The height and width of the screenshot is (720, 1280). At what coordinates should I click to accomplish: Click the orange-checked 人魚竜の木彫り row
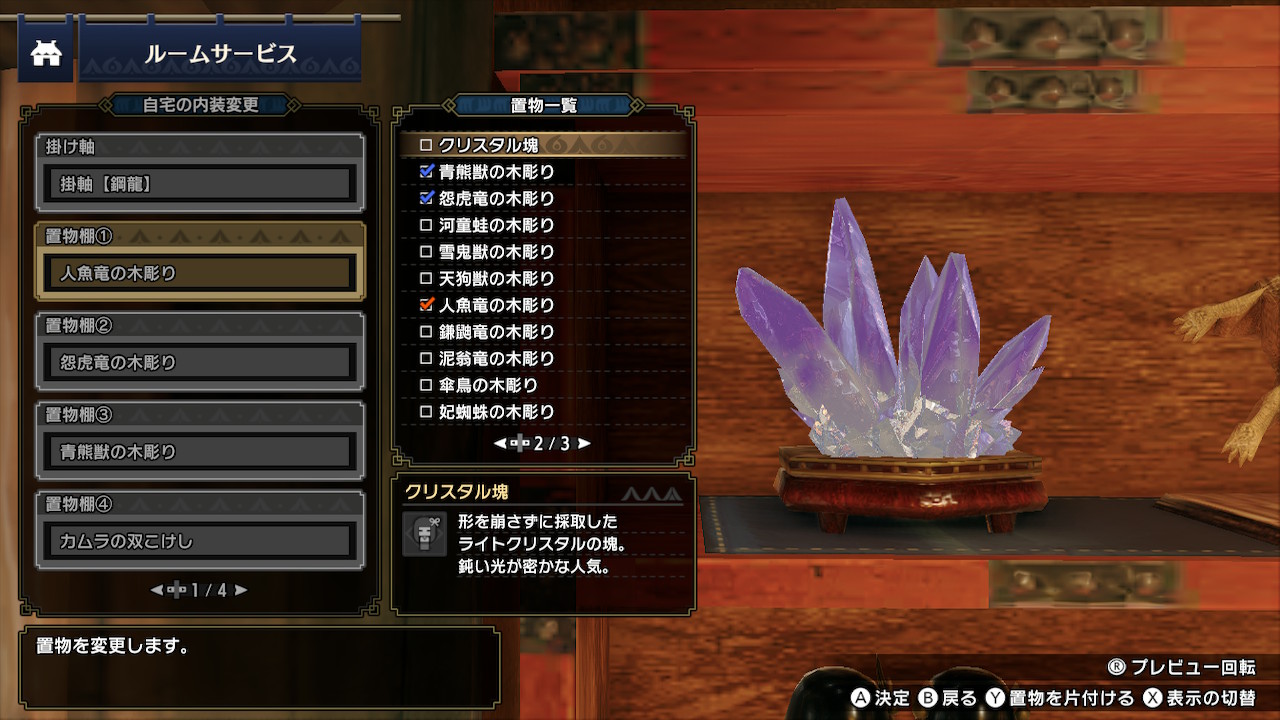[496, 305]
